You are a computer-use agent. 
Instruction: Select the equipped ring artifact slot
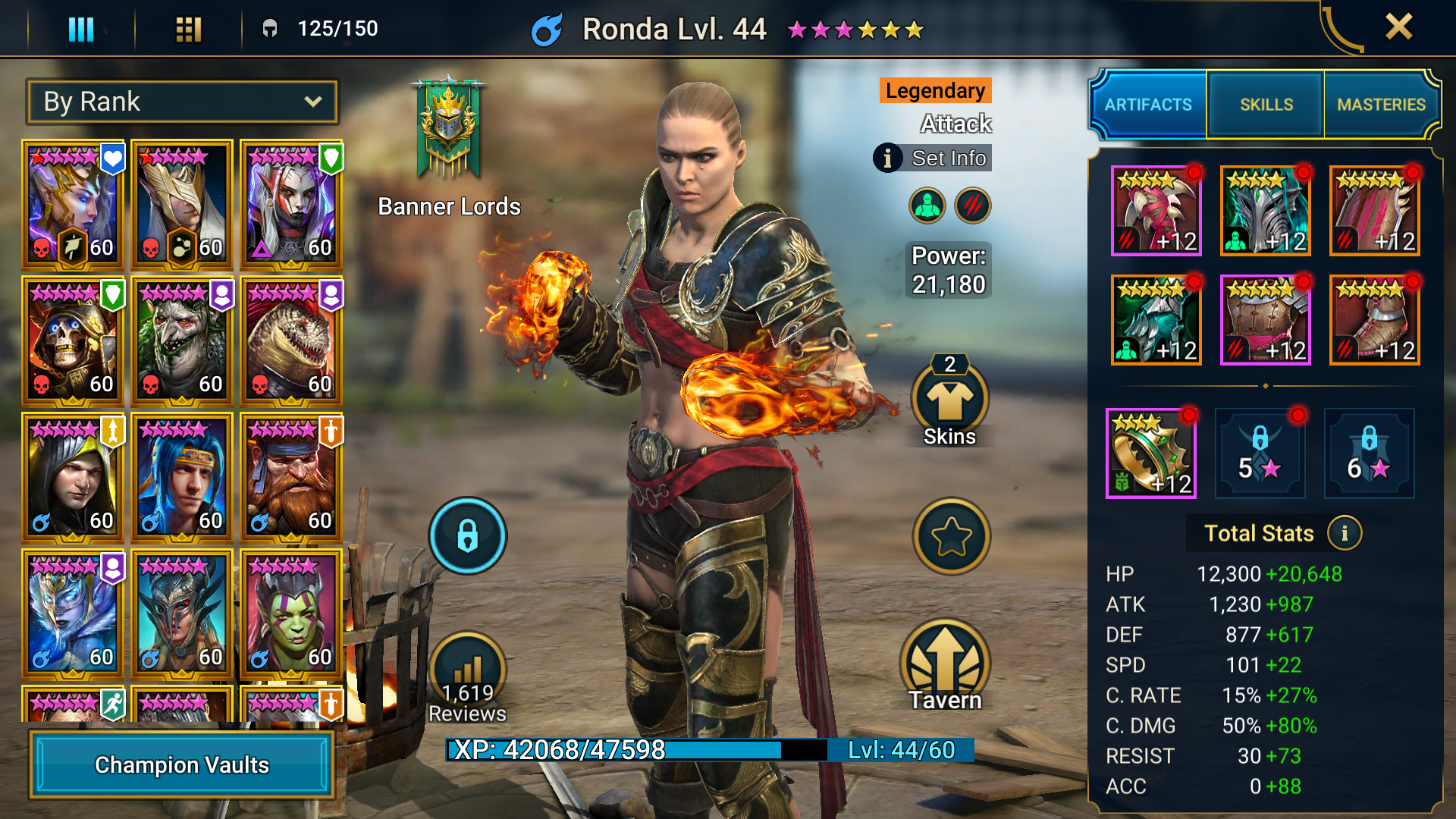click(1150, 453)
